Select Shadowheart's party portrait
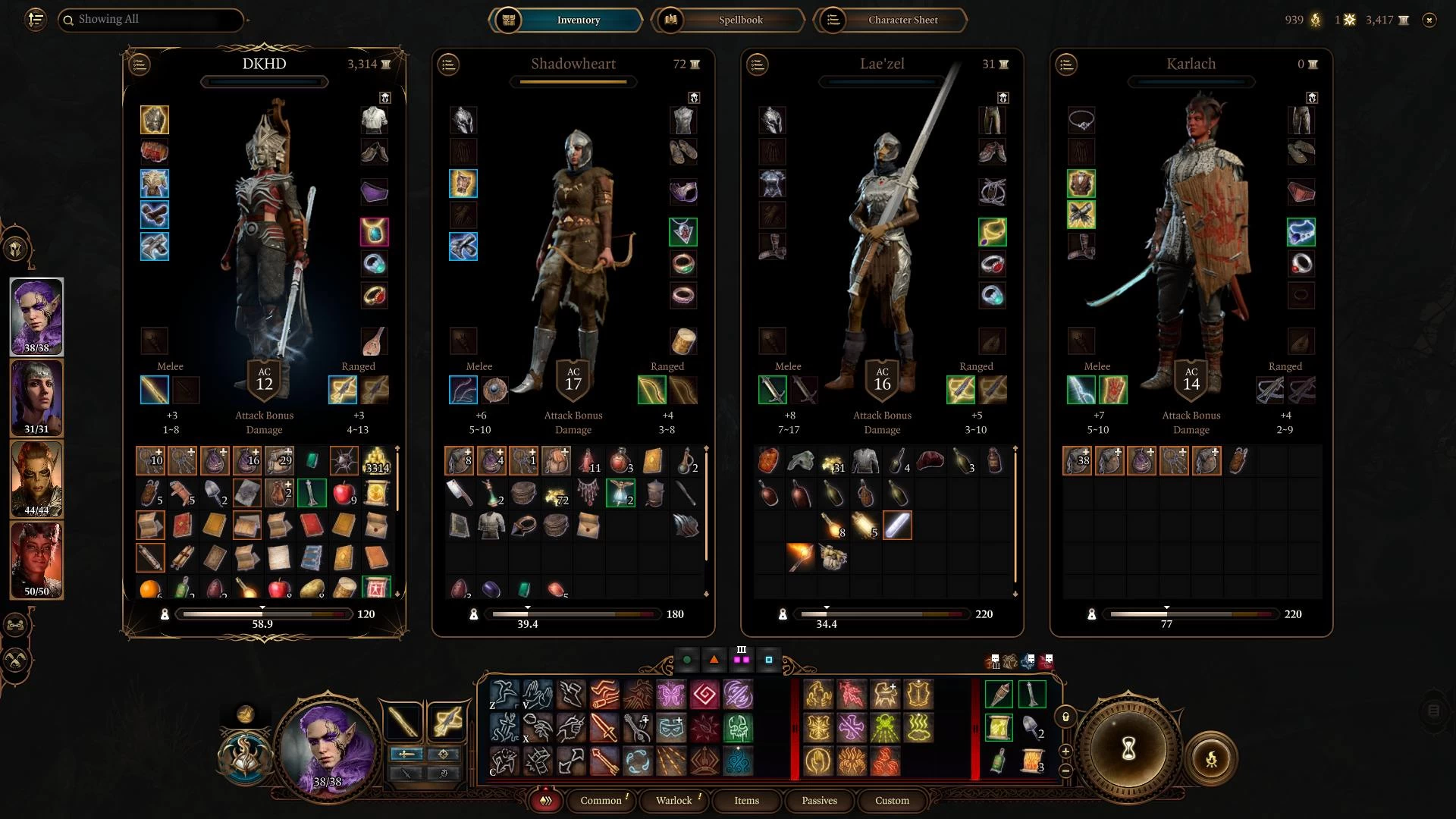This screenshot has height=819, width=1456. tap(36, 397)
